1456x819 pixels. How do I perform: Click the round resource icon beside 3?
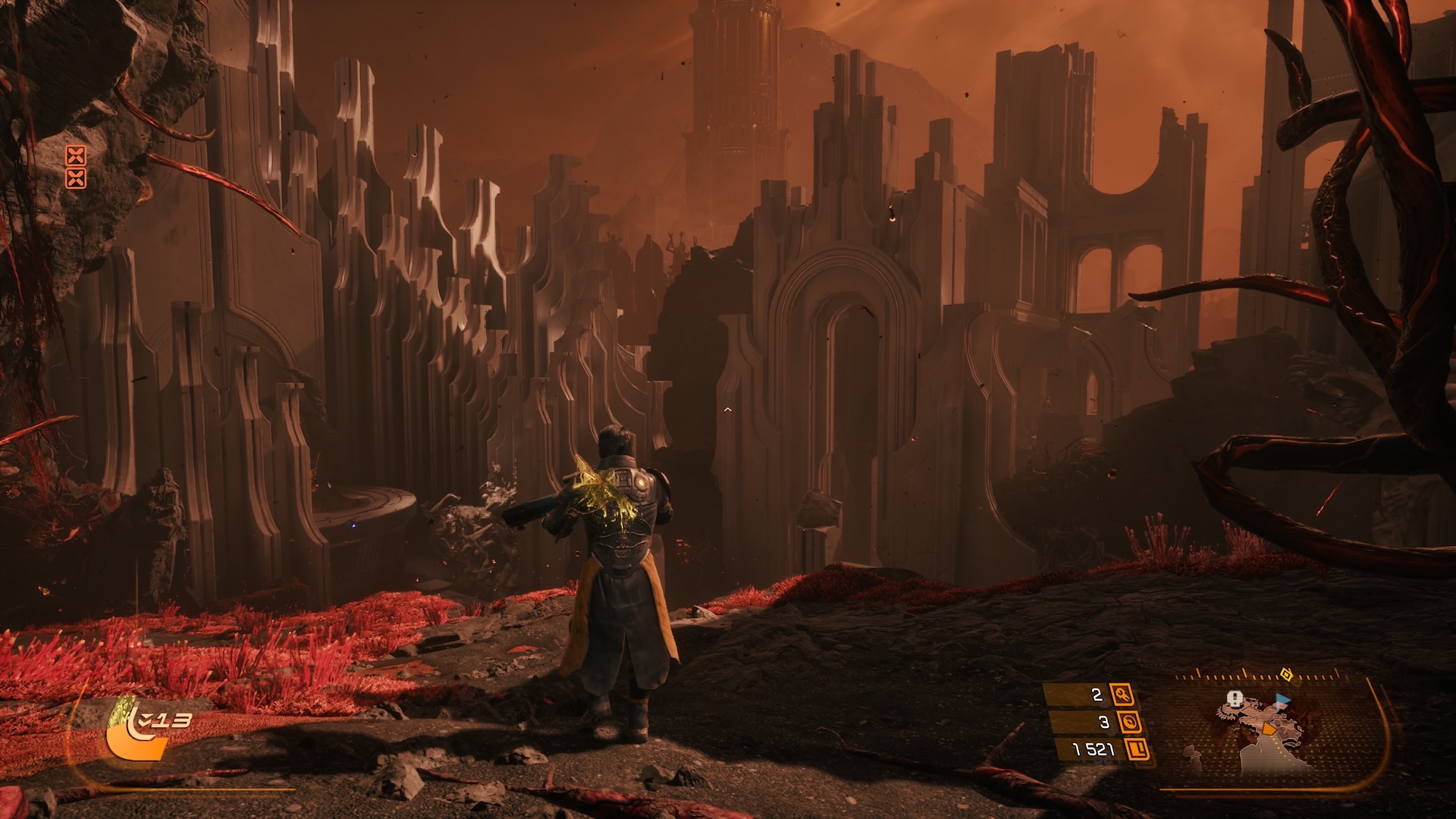click(x=1129, y=722)
